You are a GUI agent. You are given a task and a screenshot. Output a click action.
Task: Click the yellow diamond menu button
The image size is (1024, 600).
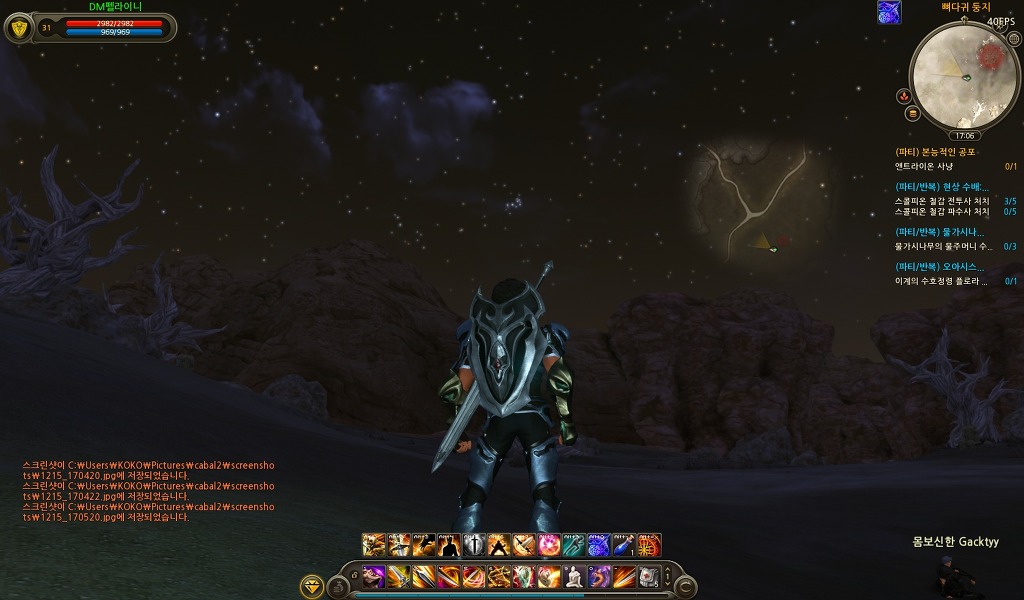(x=312, y=587)
